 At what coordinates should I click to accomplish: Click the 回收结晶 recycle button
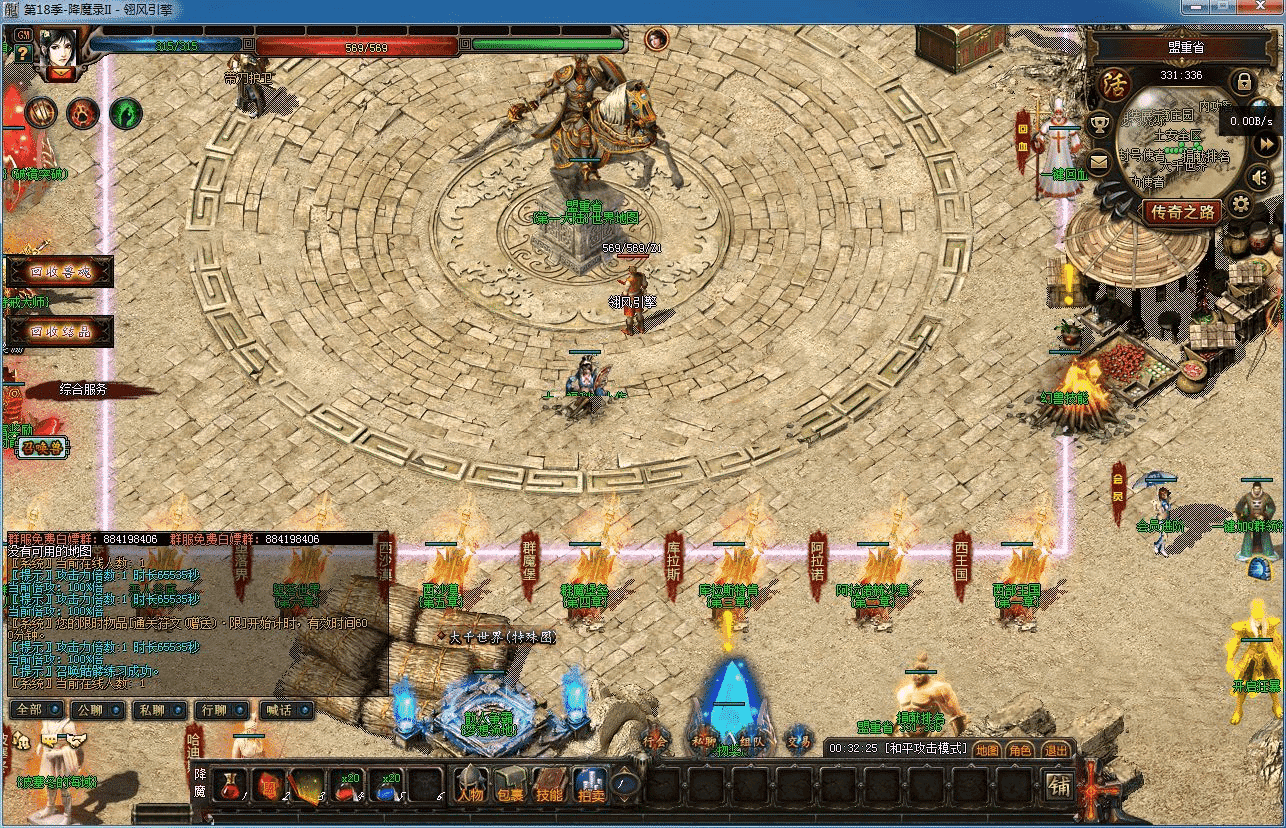click(60, 331)
